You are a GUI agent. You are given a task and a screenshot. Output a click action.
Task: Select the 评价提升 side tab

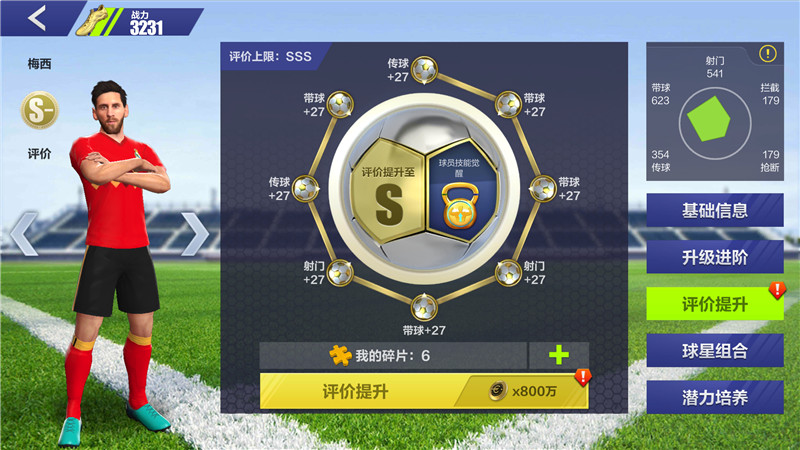[714, 303]
